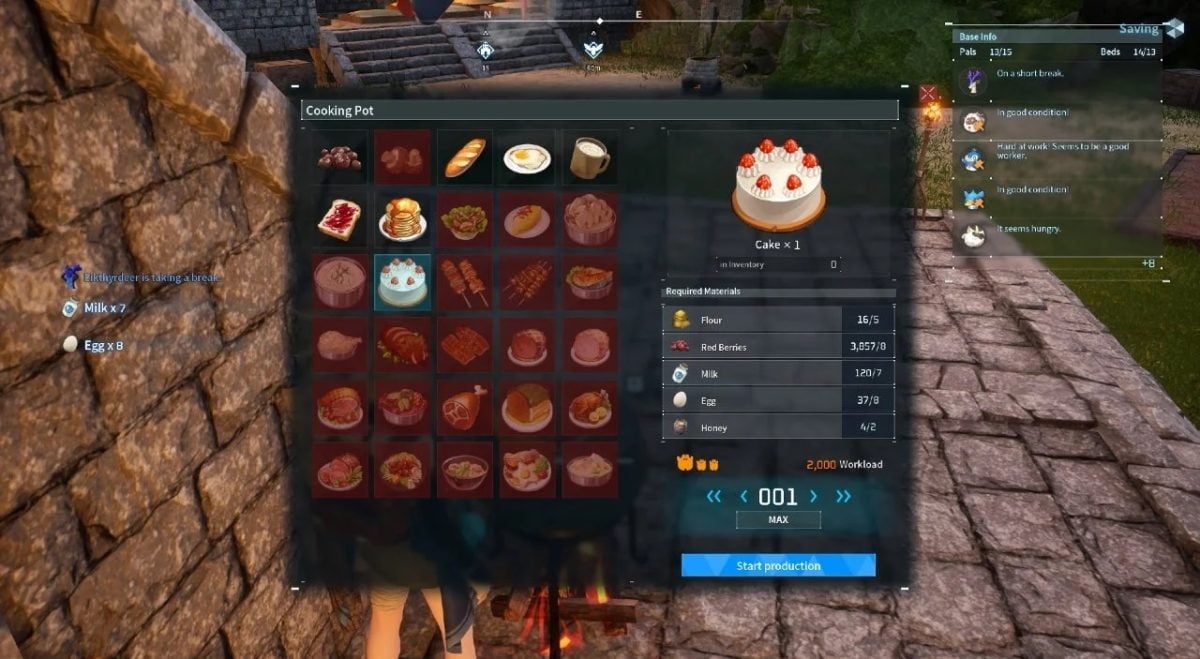Click the double right arrow quantity button
The width and height of the screenshot is (1200, 659).
tap(843, 496)
